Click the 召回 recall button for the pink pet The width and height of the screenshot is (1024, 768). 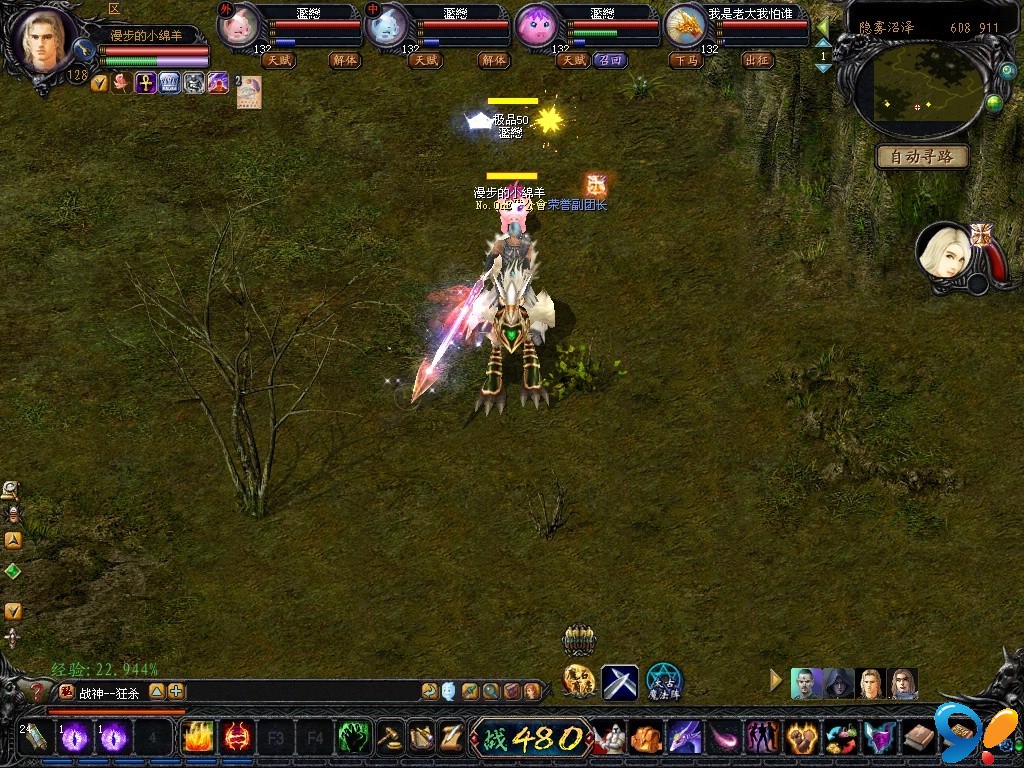[x=609, y=60]
